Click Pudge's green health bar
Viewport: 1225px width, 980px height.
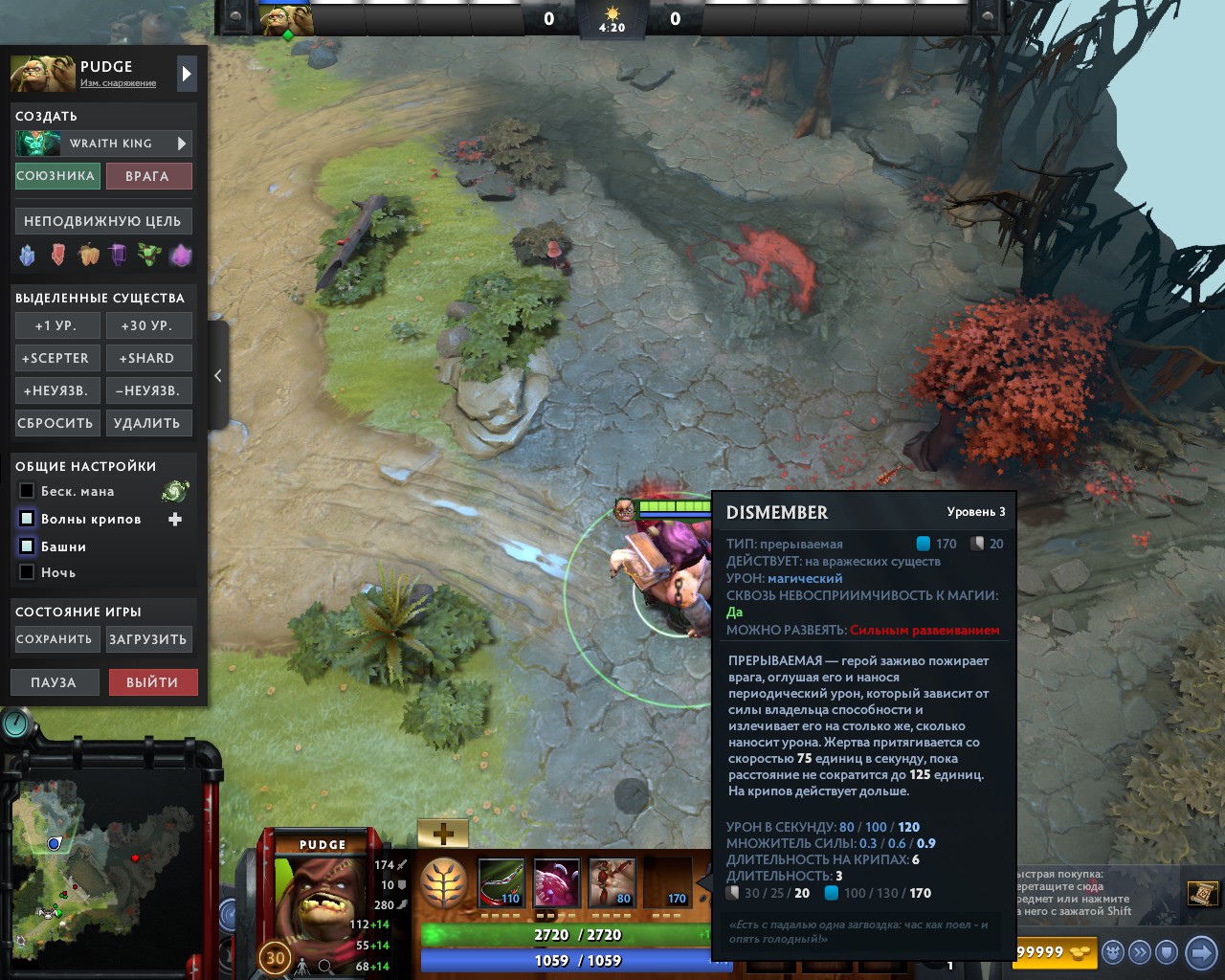coord(574,933)
